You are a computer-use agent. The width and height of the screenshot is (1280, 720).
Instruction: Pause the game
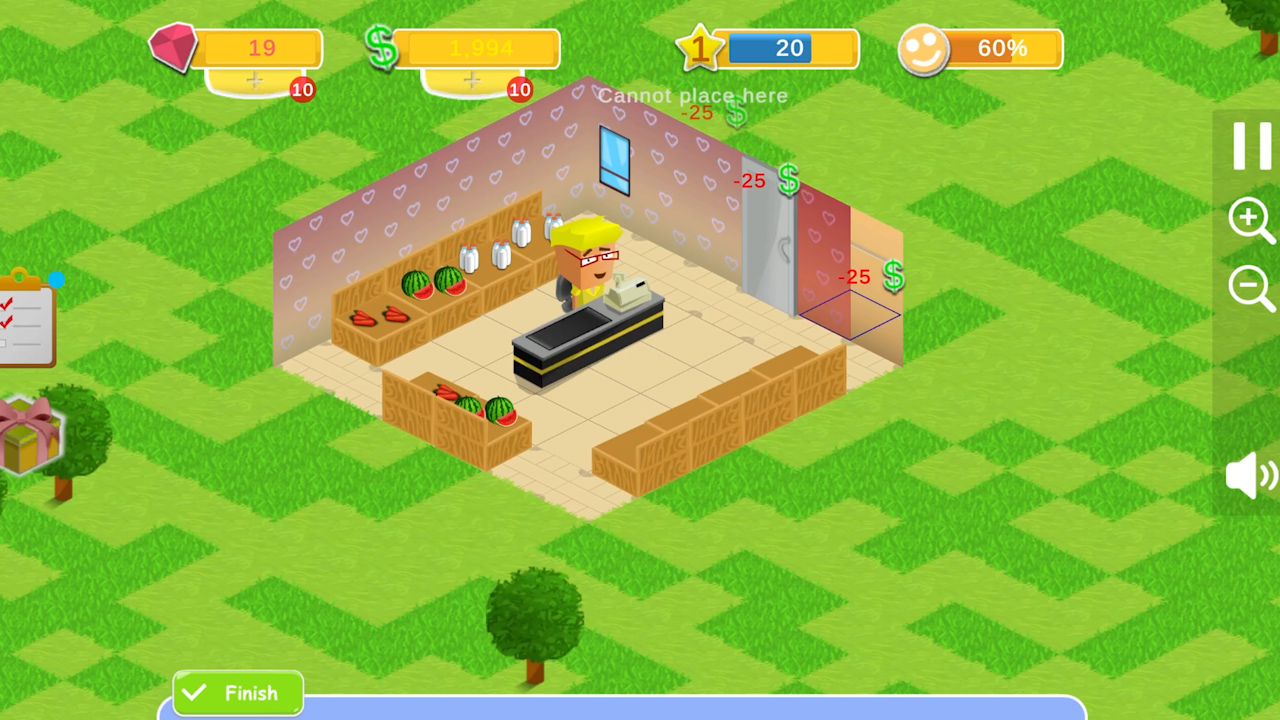pyautogui.click(x=1251, y=145)
